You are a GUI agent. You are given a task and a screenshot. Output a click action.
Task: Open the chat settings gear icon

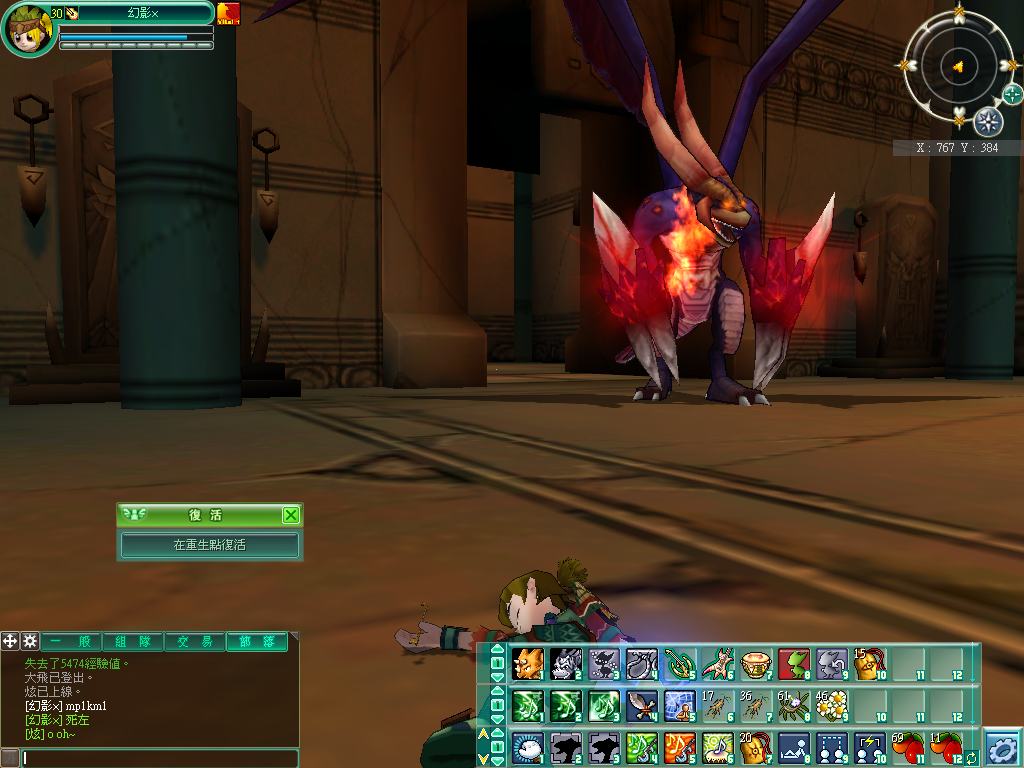[x=30, y=641]
